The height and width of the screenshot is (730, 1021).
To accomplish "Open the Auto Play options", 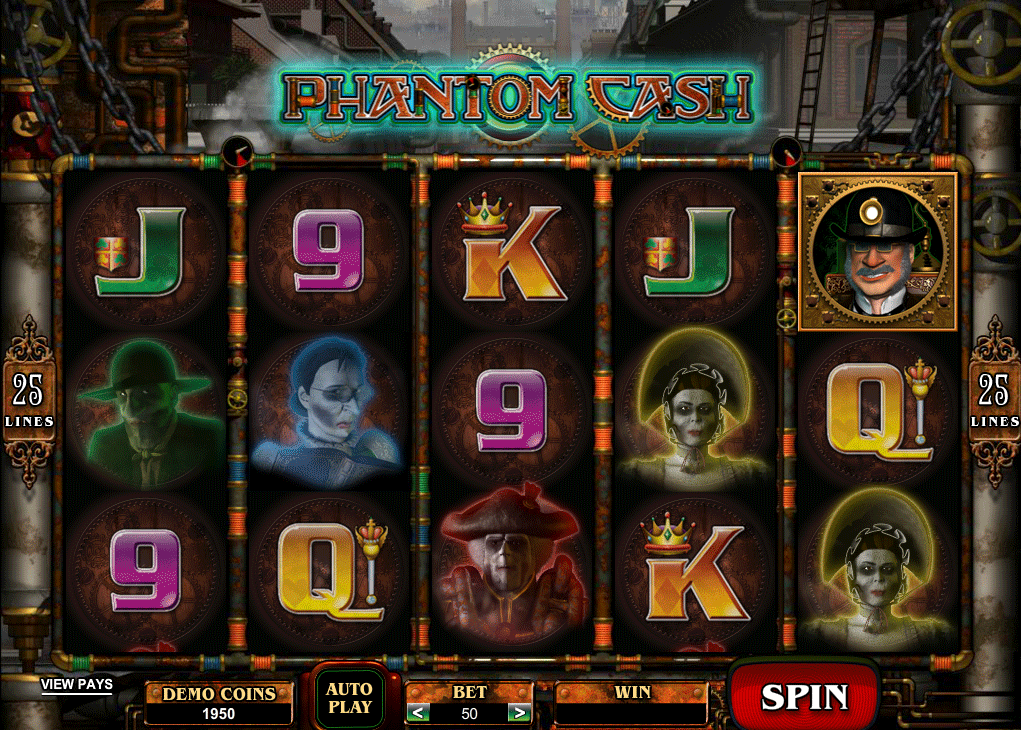I will pos(349,697).
